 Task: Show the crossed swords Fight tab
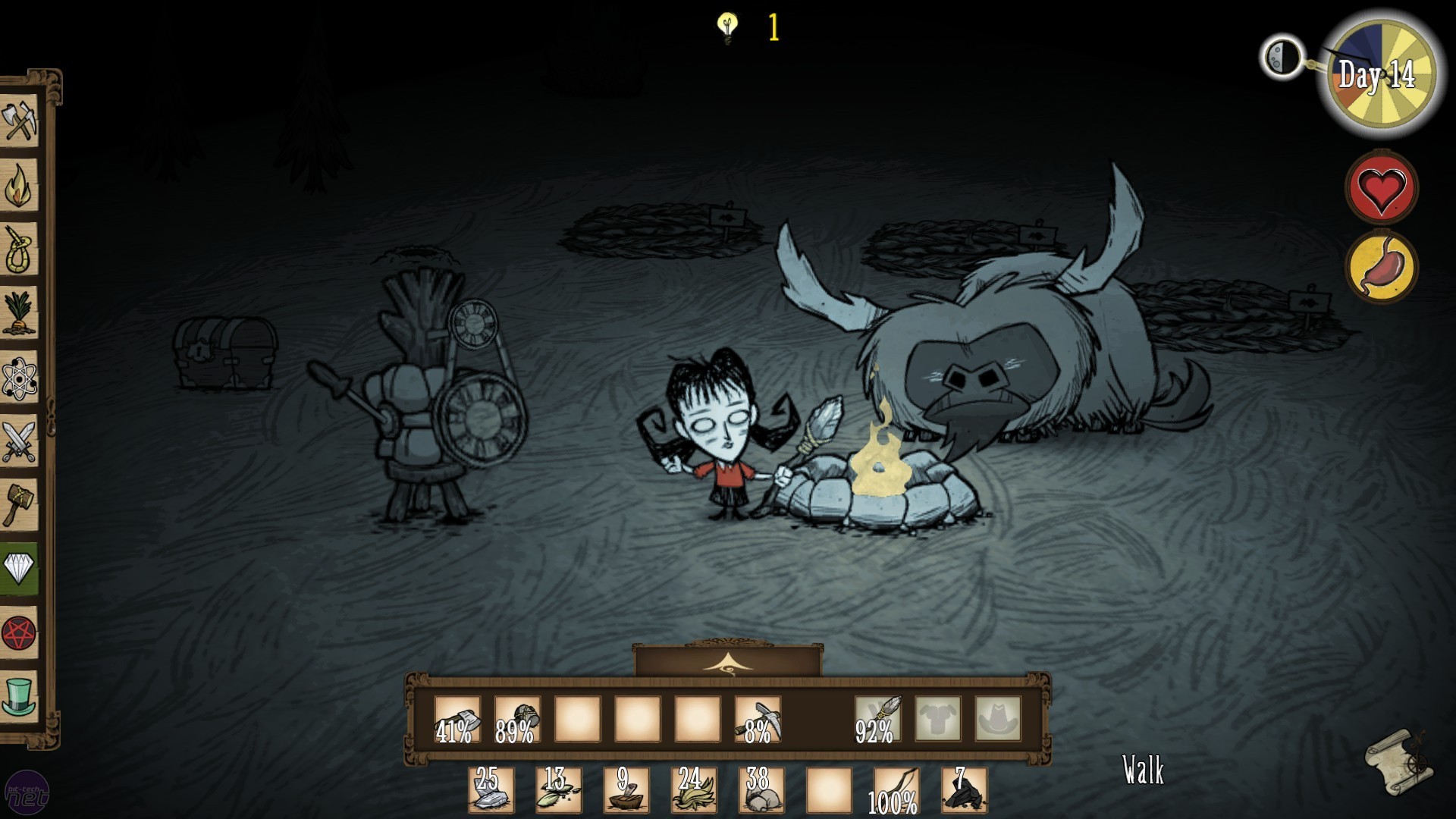(x=19, y=441)
